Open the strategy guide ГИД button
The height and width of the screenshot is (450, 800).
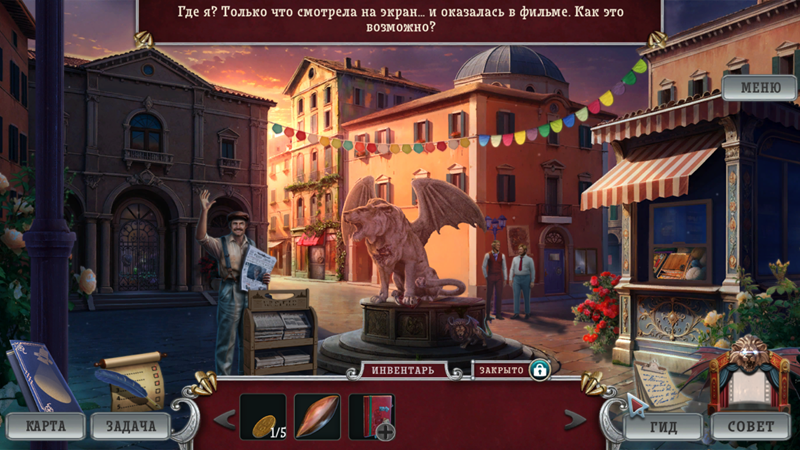[662, 427]
